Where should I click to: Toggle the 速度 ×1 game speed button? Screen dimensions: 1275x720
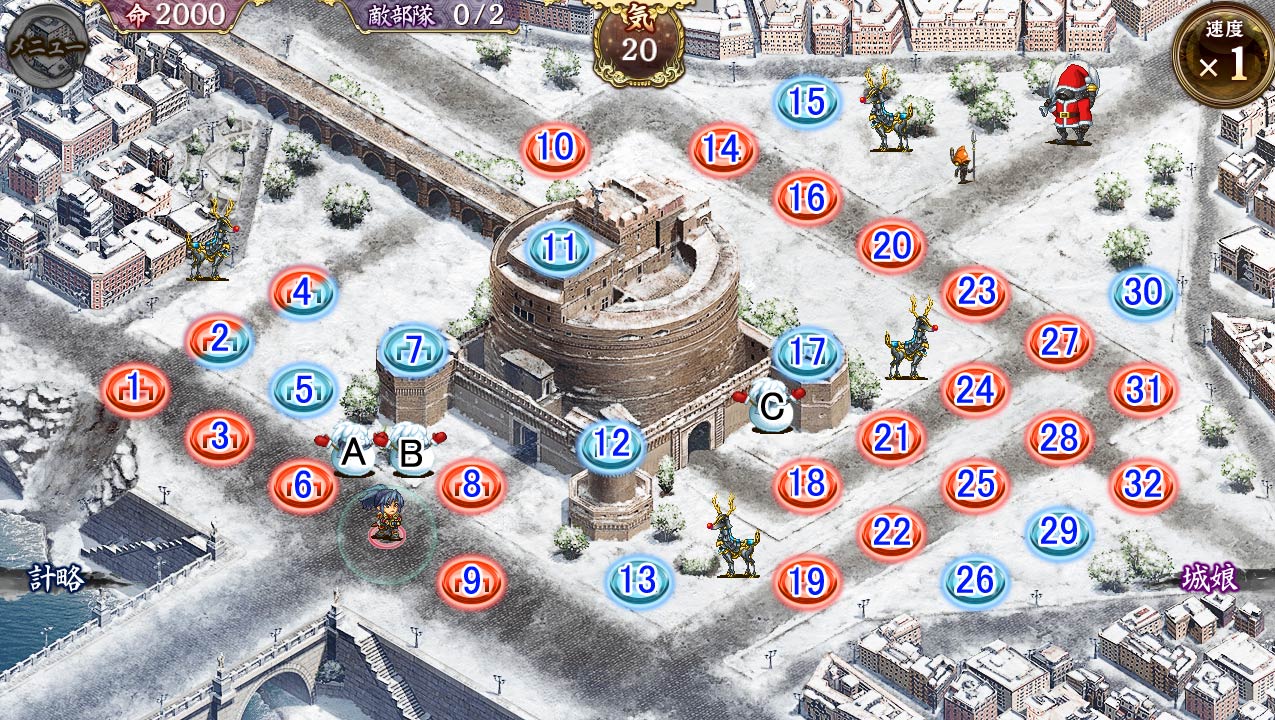(x=1223, y=57)
